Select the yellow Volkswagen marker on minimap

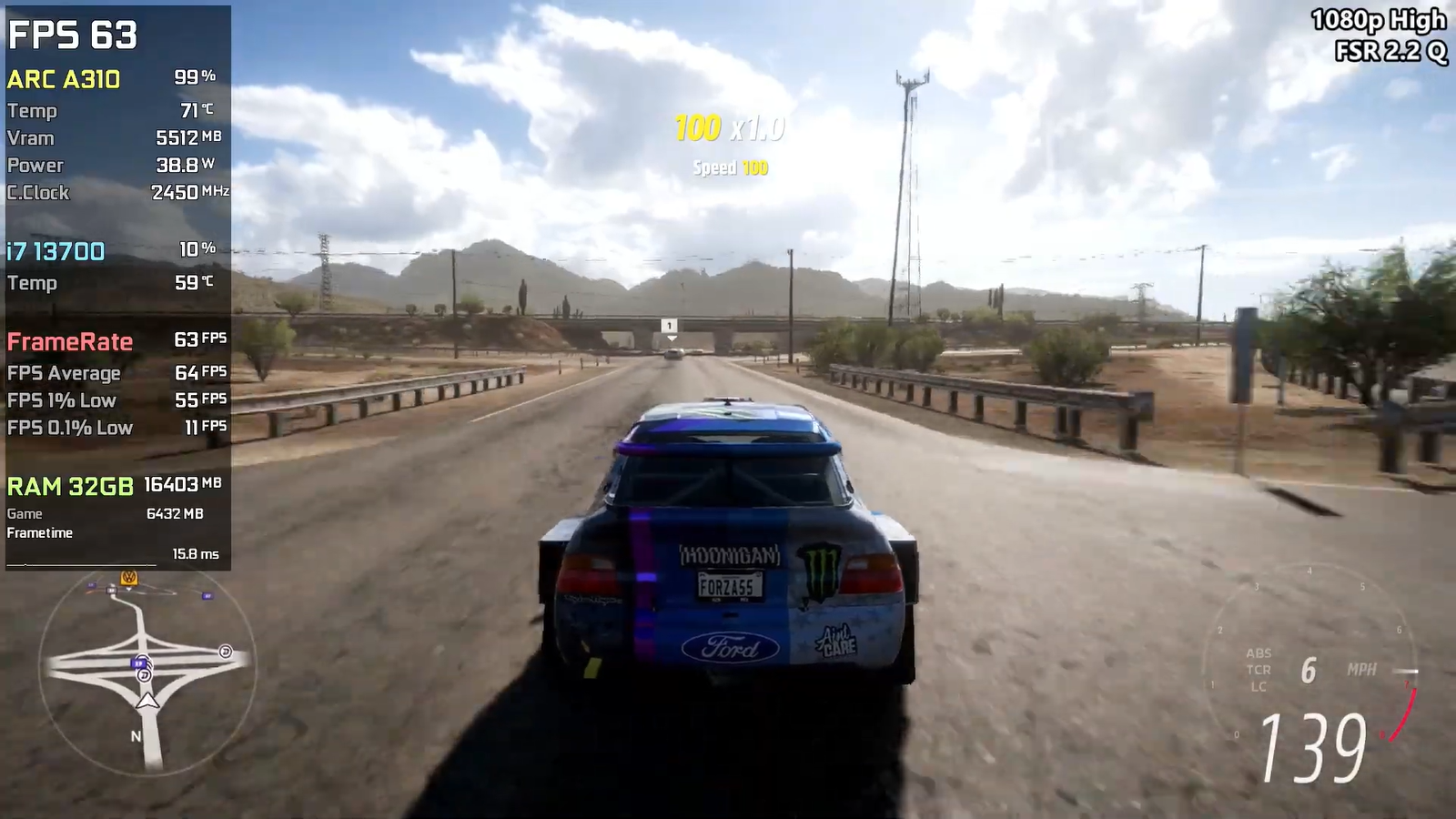(x=129, y=578)
